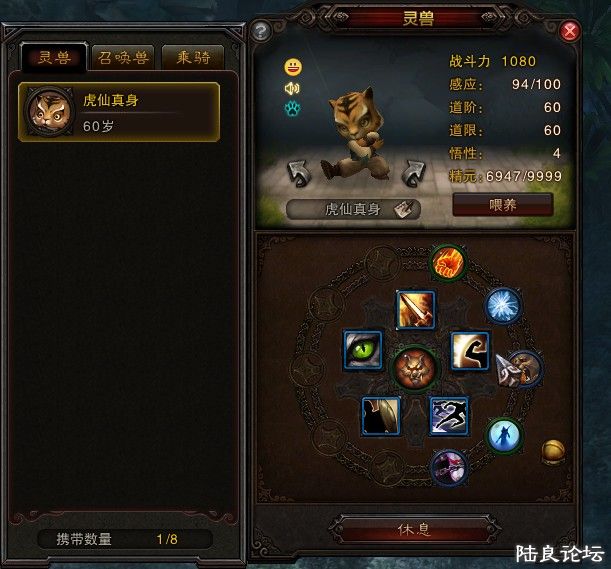Open the 召唤兽 tab
Screen dimensions: 611x569
coord(124,57)
